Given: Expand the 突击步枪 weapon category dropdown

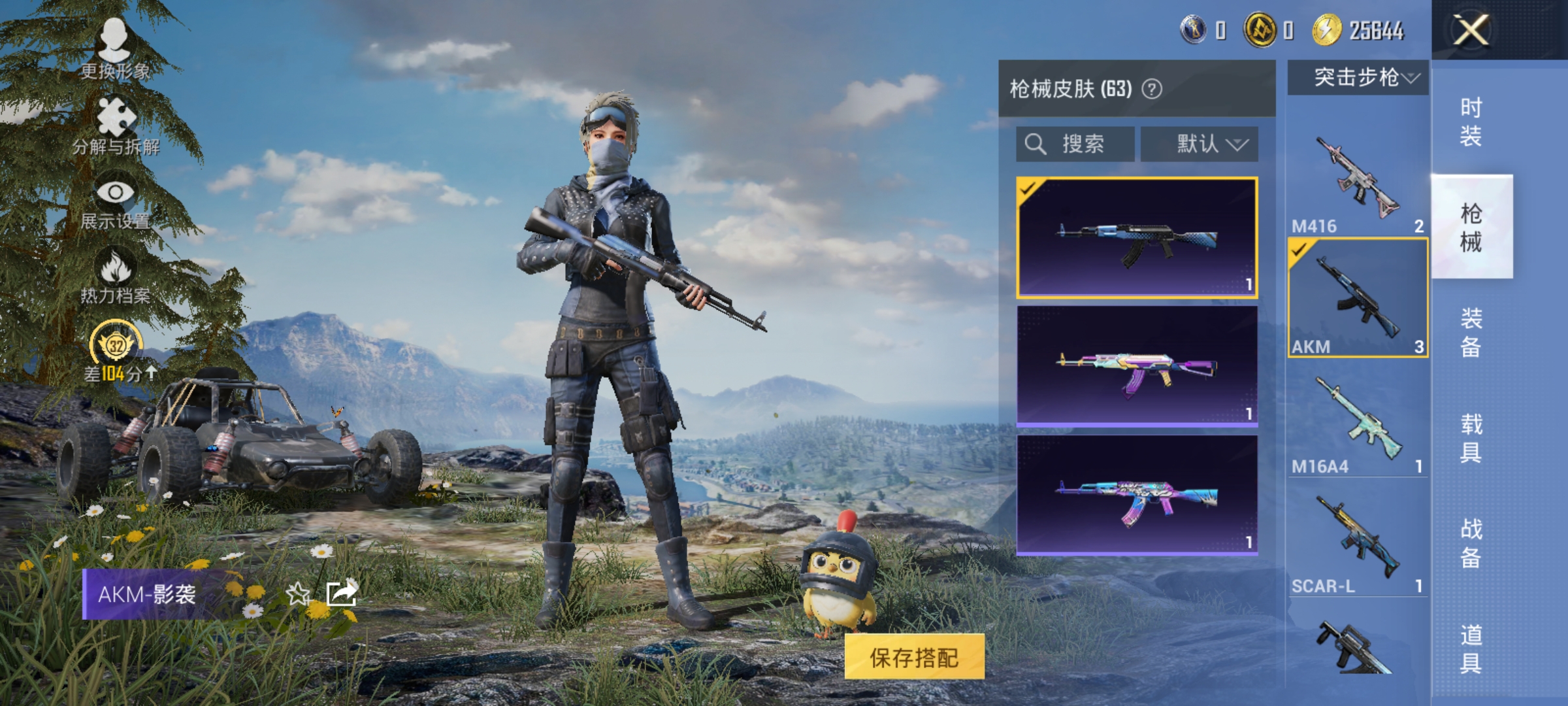Looking at the screenshot, I should pyautogui.click(x=1357, y=77).
